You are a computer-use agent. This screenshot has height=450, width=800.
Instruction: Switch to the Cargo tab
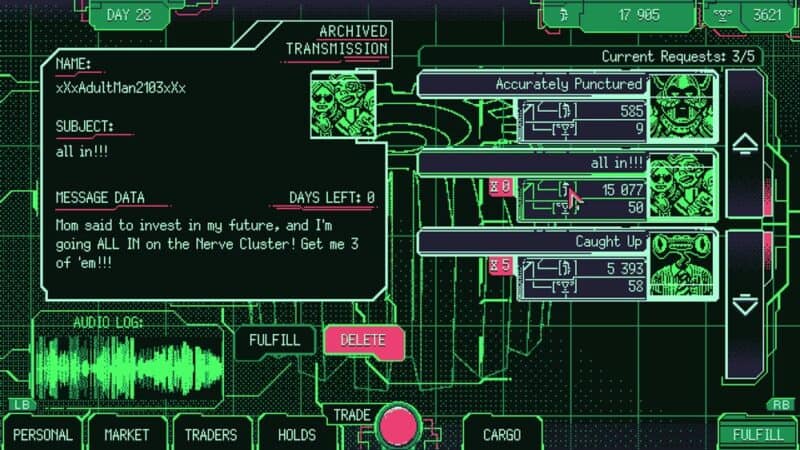[x=501, y=435]
